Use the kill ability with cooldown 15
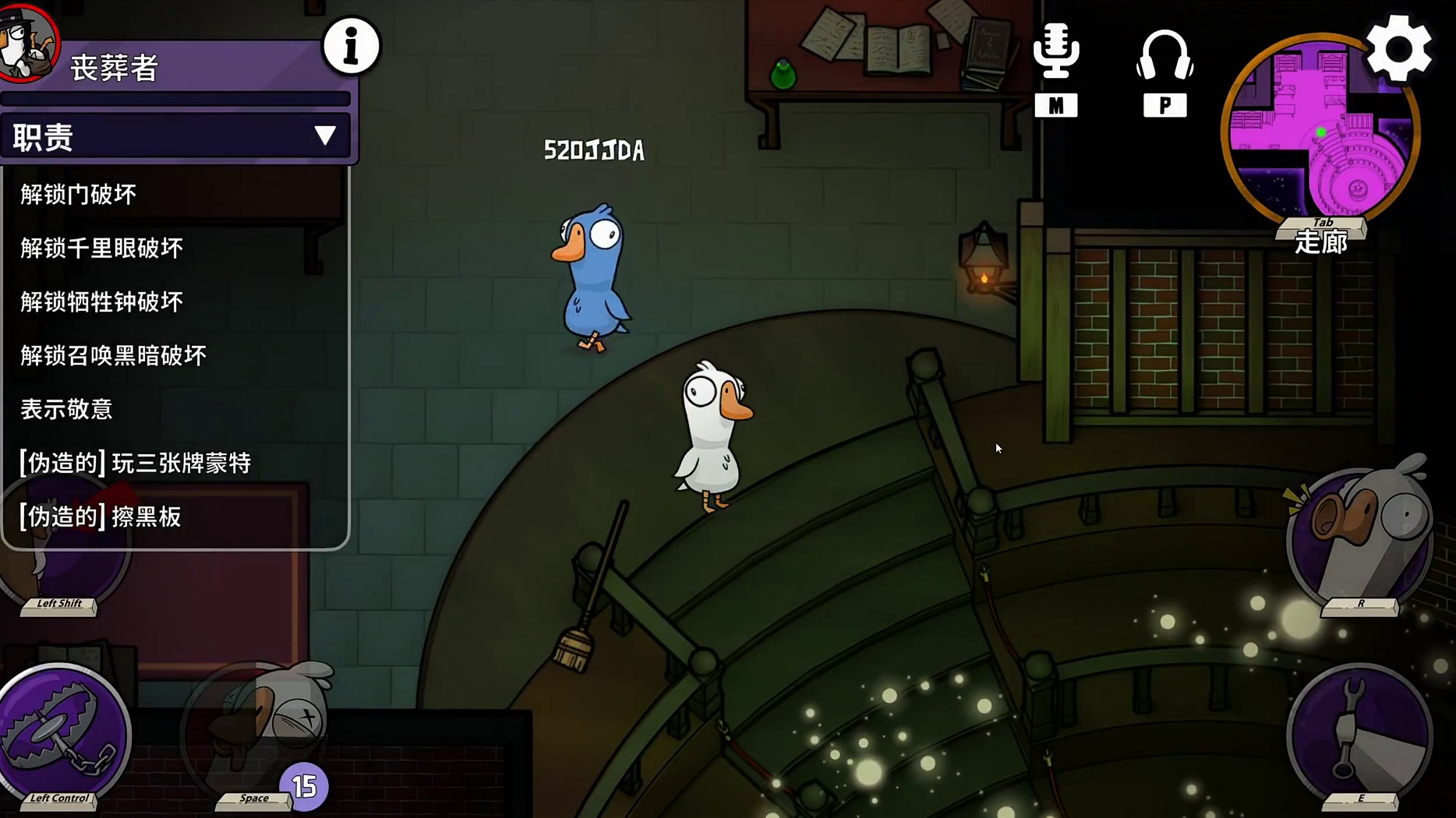 [261, 728]
